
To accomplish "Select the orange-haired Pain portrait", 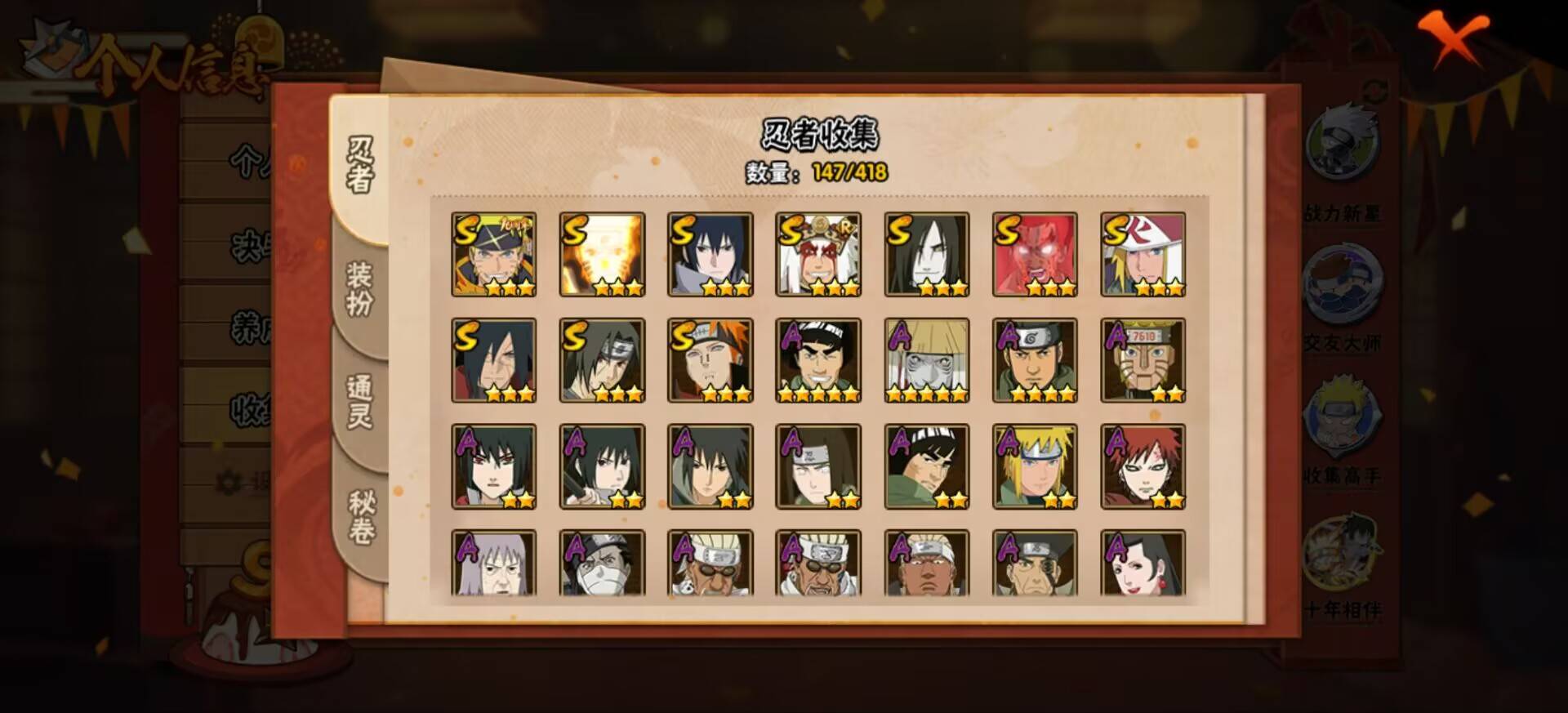I will 710,360.
